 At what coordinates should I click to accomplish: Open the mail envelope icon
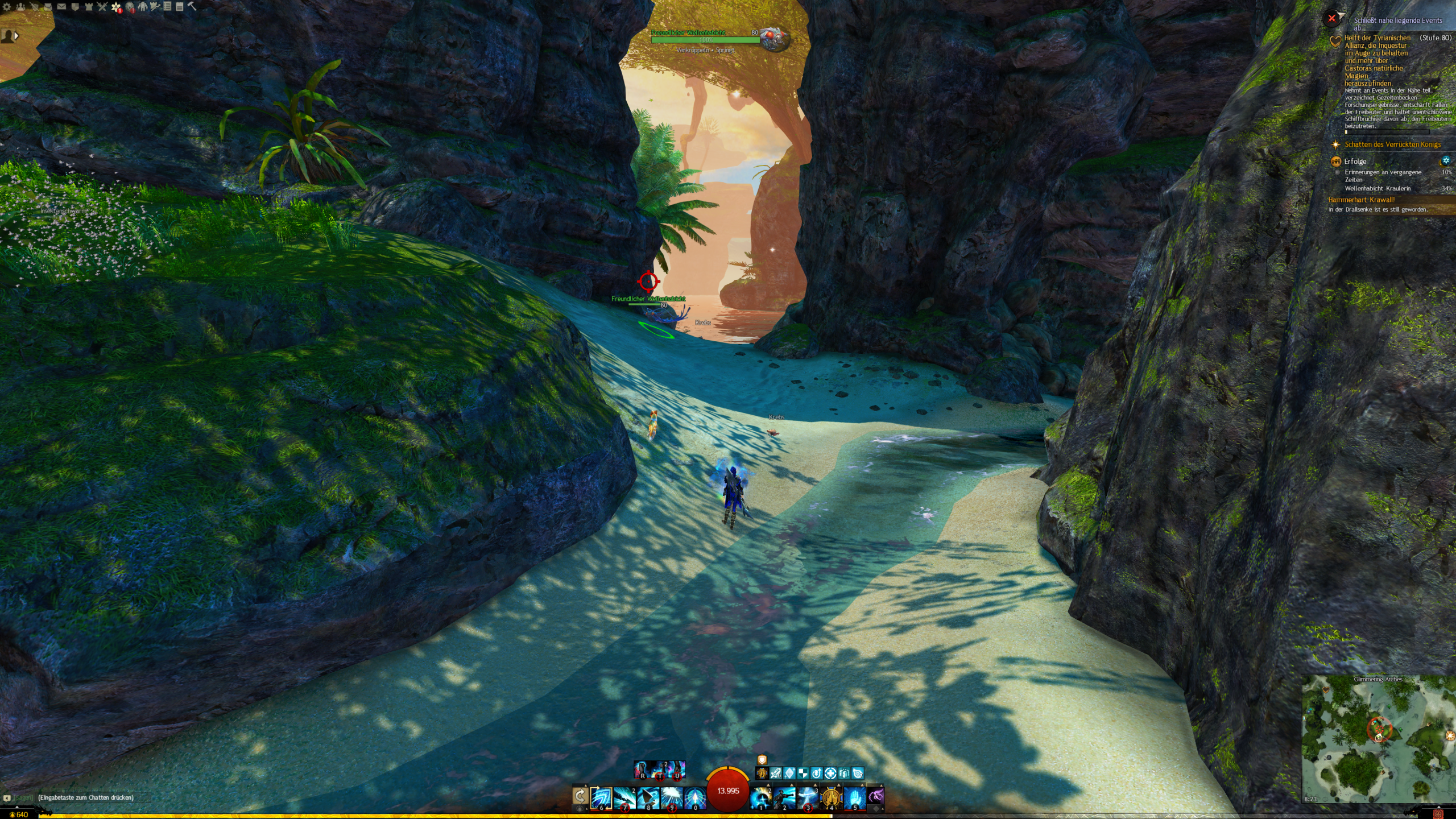point(61,7)
